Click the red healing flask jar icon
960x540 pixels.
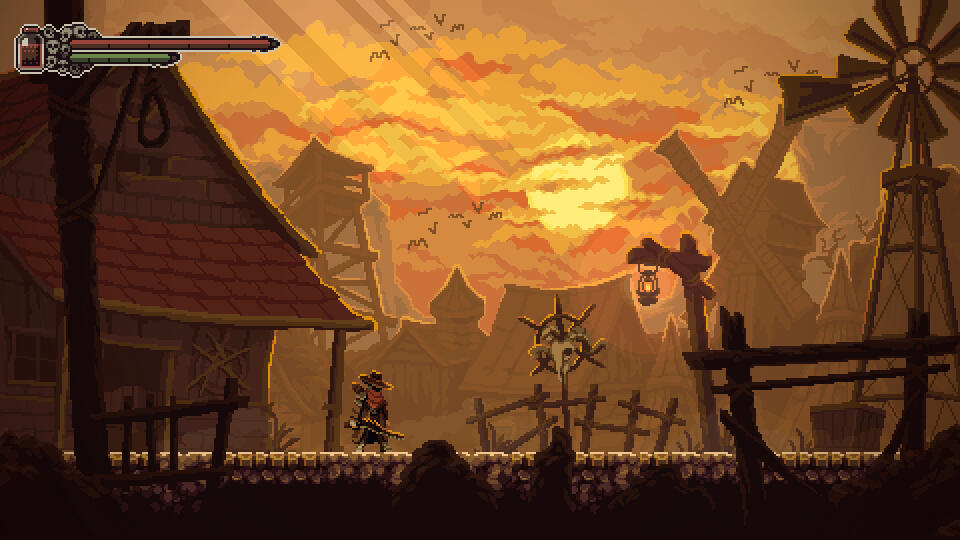click(32, 49)
